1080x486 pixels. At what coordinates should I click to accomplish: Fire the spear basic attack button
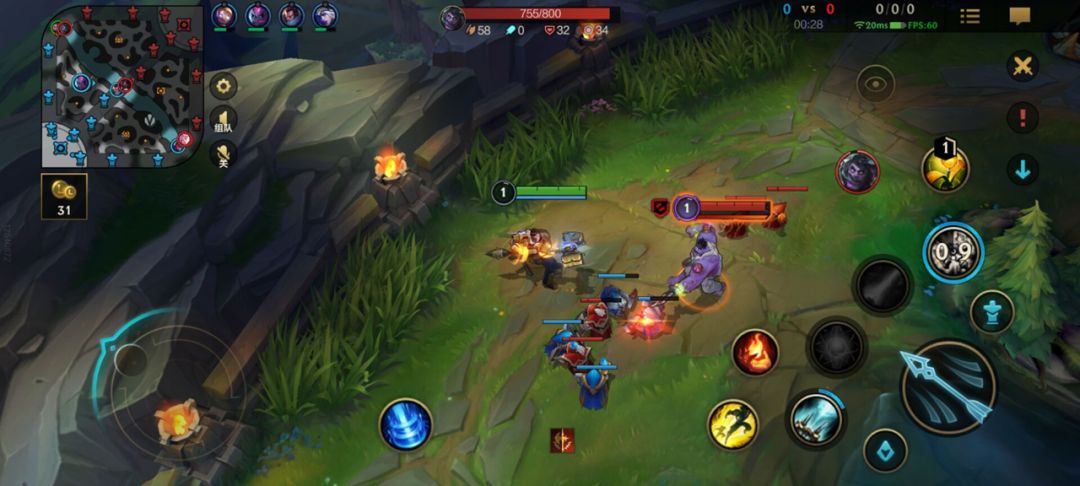[x=947, y=387]
